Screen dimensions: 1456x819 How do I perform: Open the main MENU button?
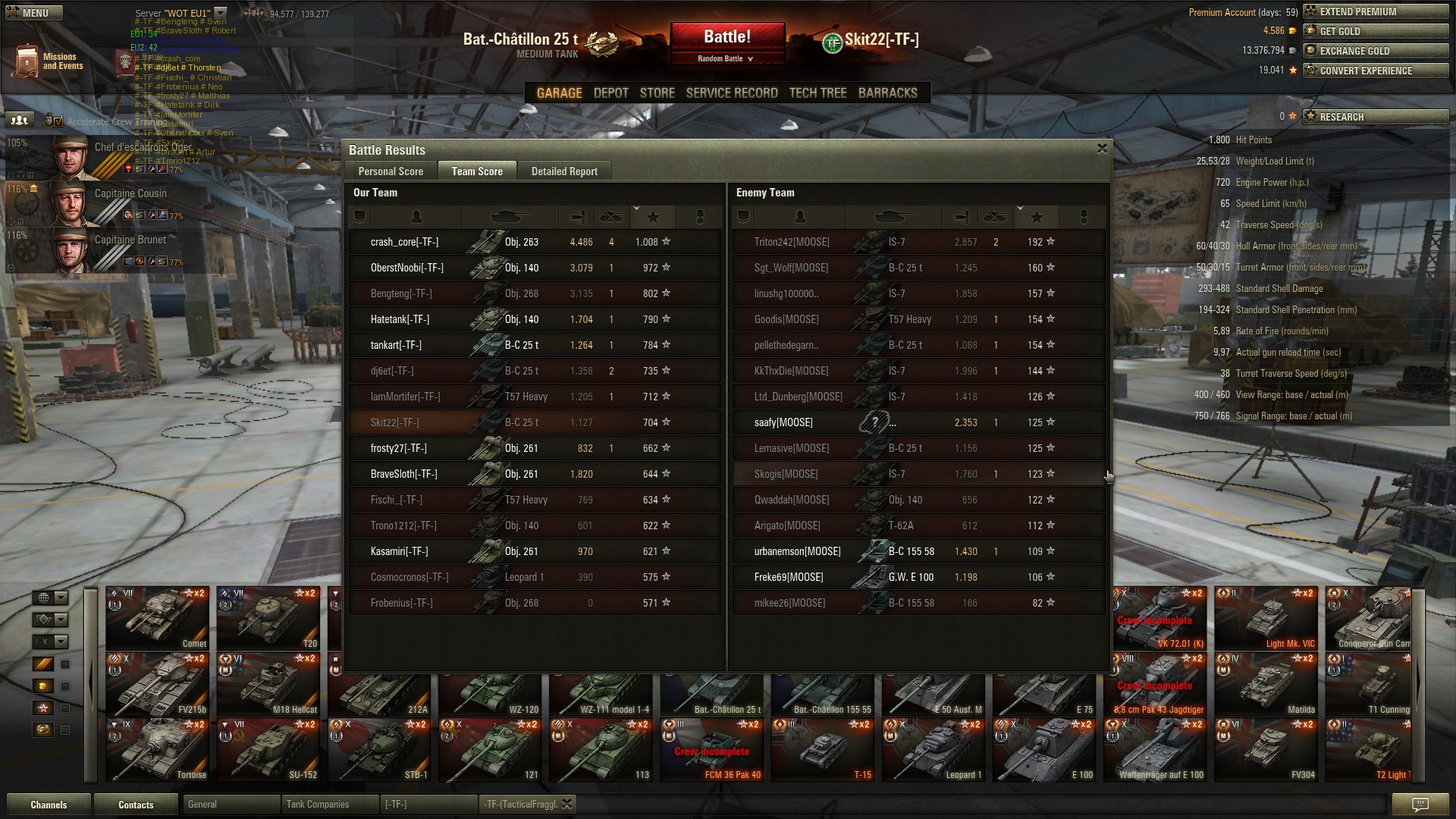pyautogui.click(x=33, y=13)
